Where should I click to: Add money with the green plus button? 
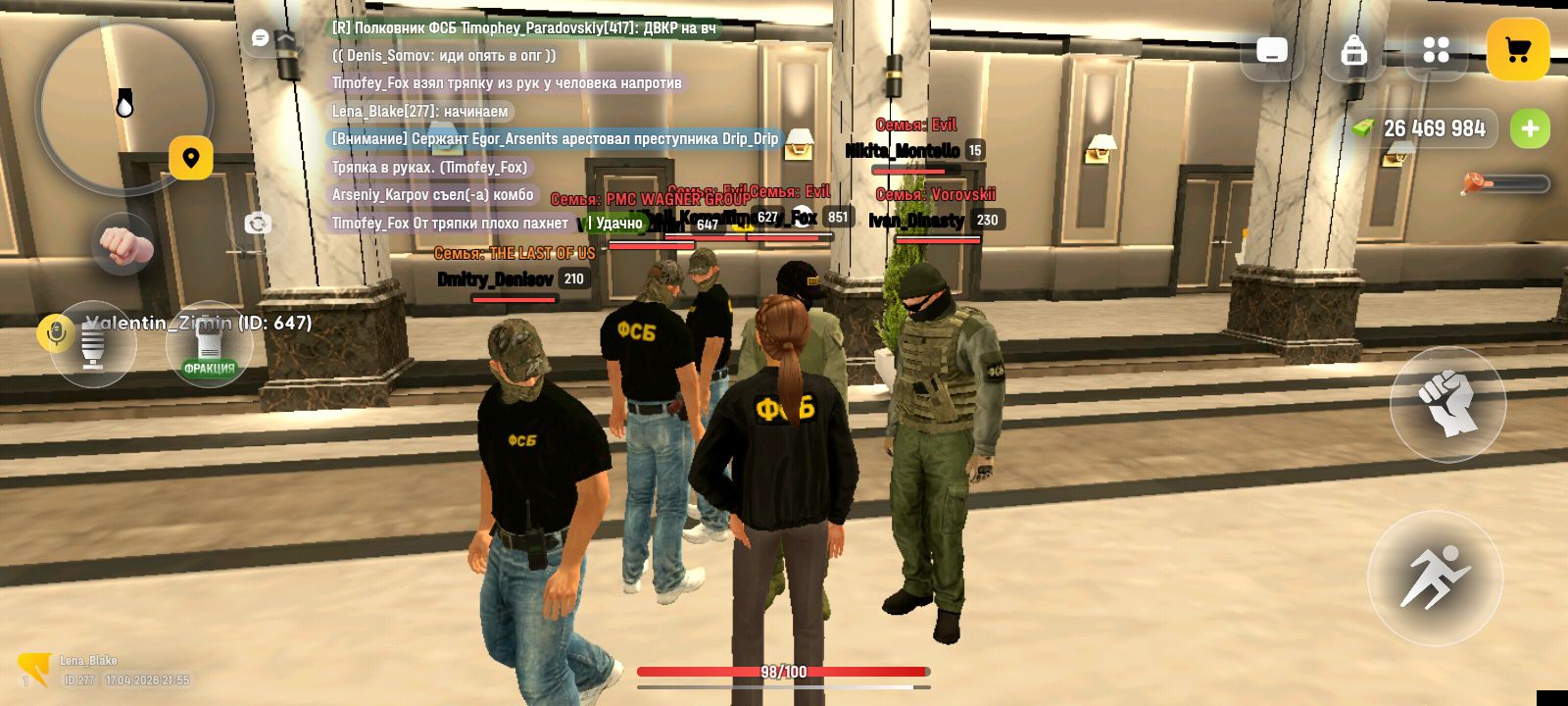coord(1530,128)
